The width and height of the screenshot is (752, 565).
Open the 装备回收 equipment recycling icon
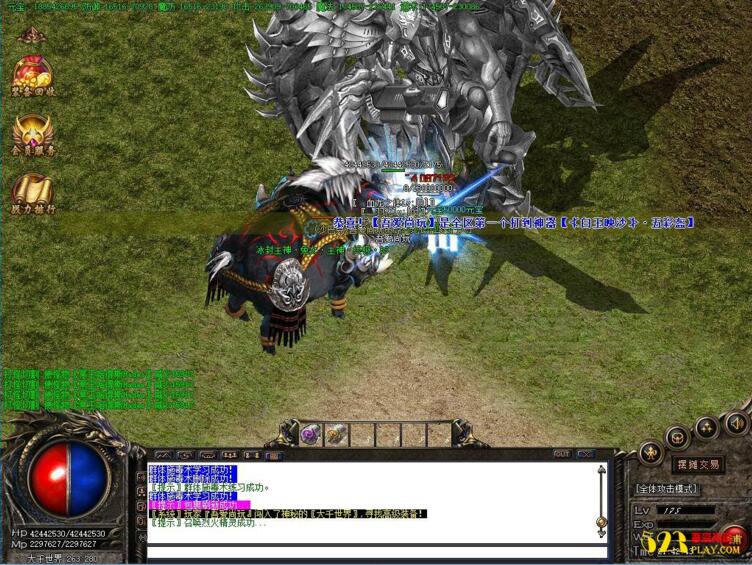(x=32, y=78)
